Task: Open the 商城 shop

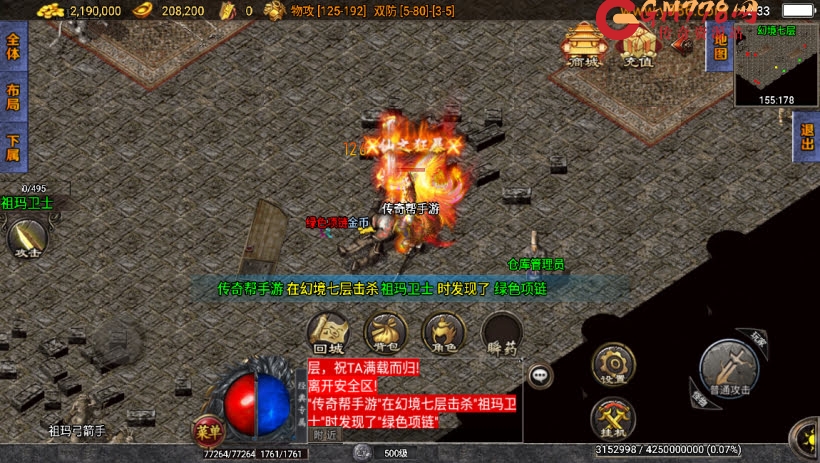Action: coord(585,44)
